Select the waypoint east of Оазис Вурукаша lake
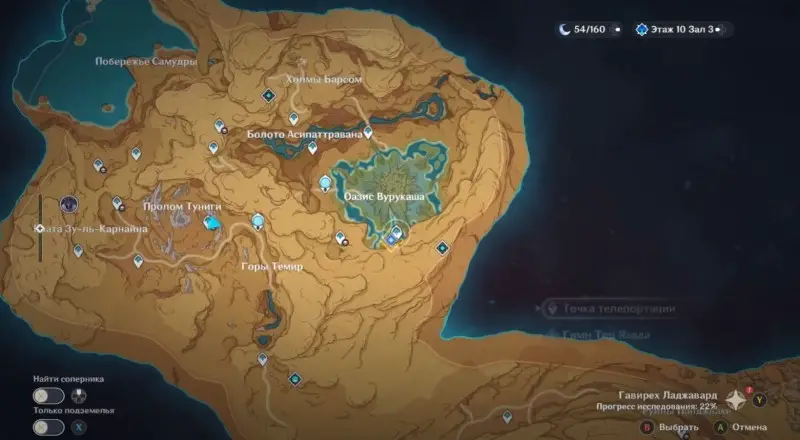 click(x=442, y=248)
